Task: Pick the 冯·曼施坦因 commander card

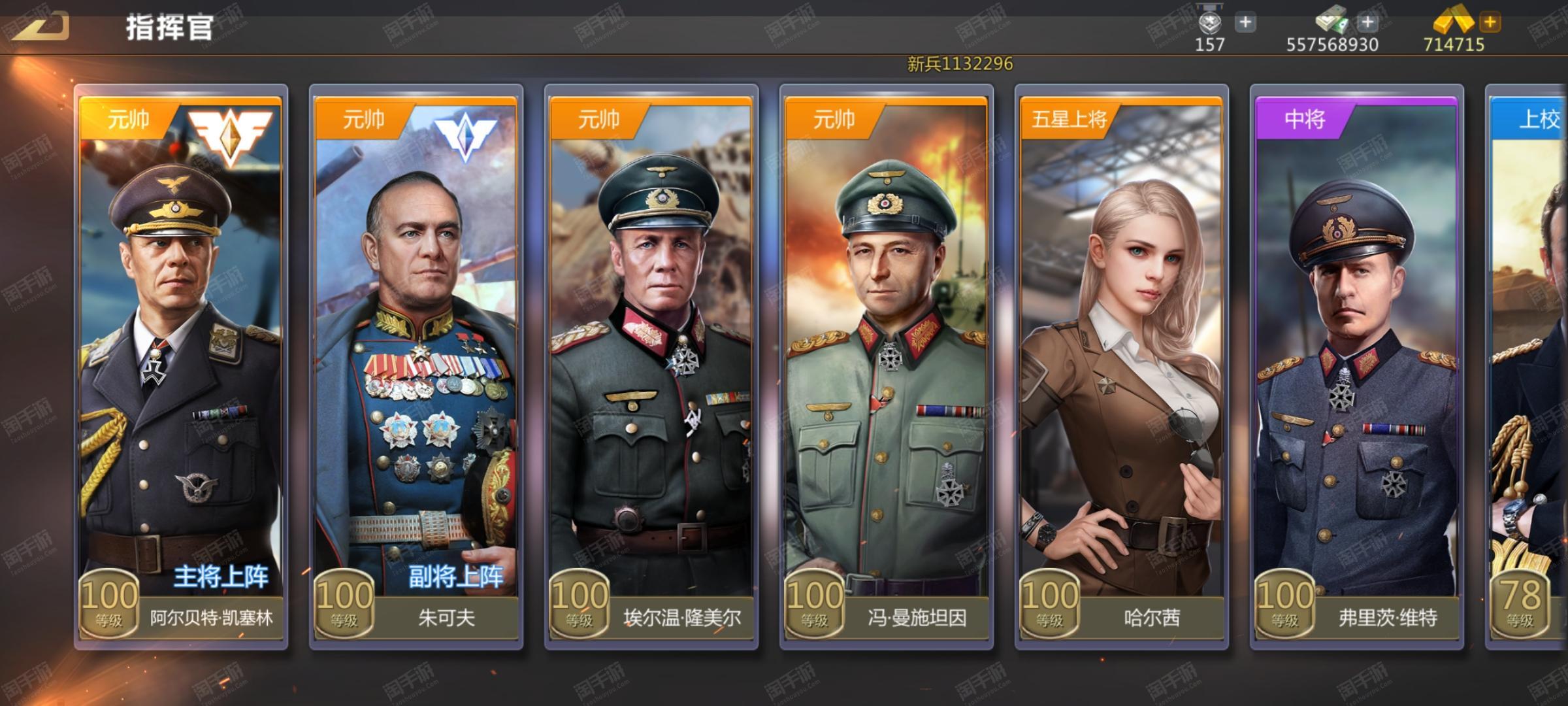Action: pos(887,366)
